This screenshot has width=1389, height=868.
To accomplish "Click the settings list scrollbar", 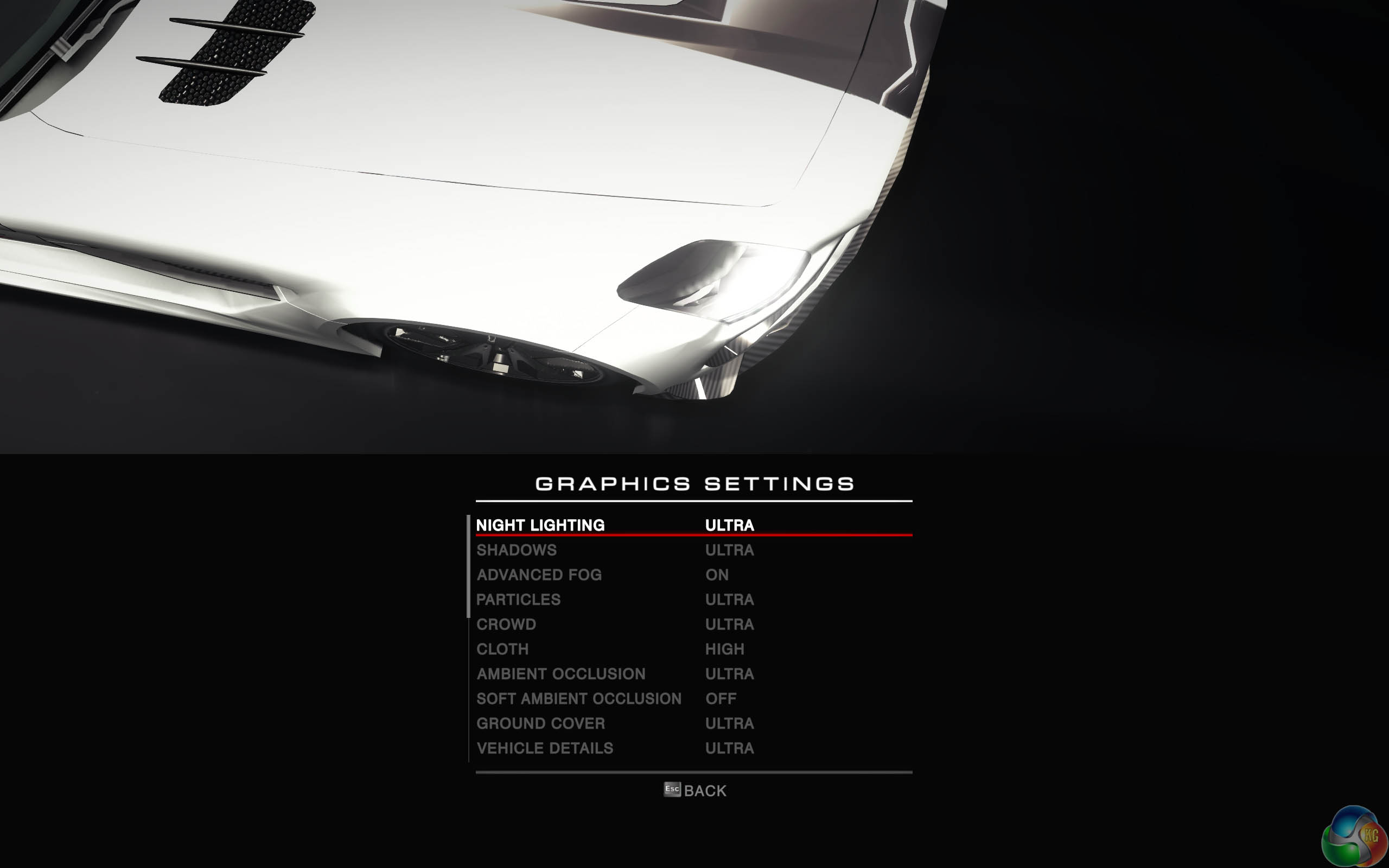I will click(469, 566).
